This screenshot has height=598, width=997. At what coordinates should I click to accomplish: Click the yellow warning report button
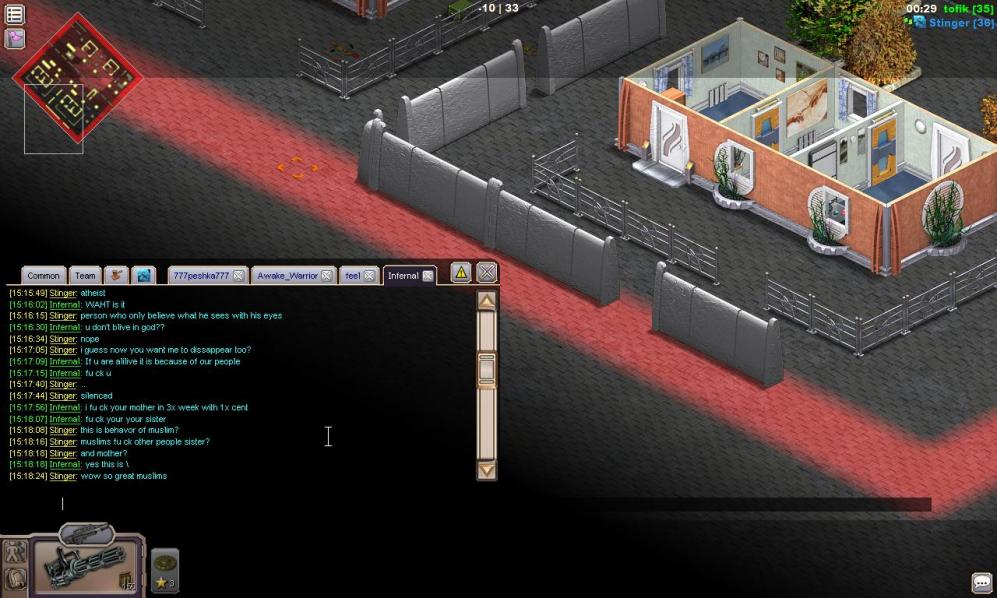tap(460, 272)
